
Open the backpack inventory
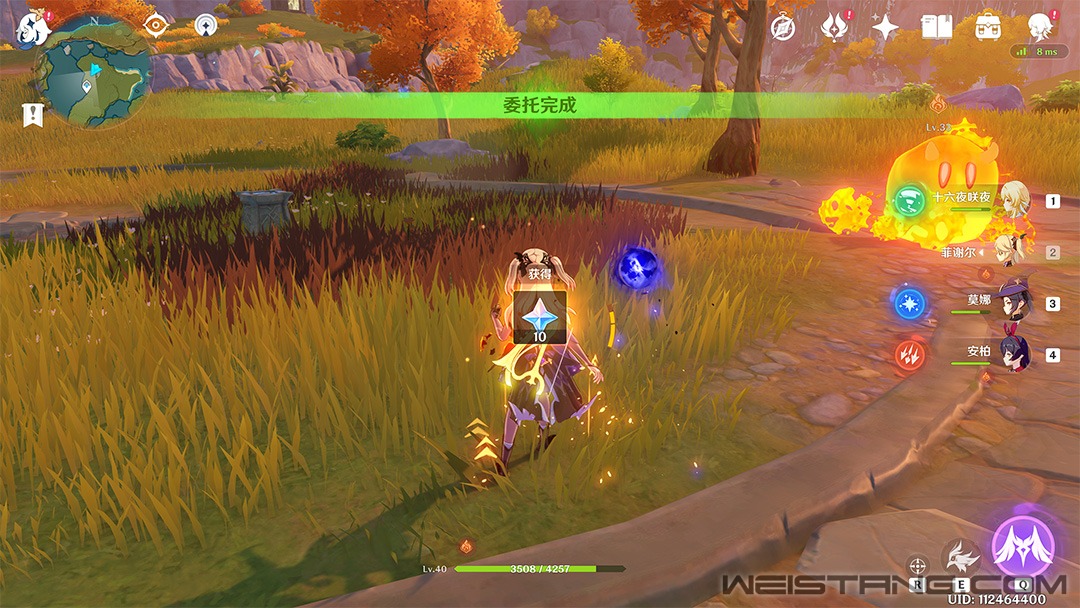tap(988, 28)
